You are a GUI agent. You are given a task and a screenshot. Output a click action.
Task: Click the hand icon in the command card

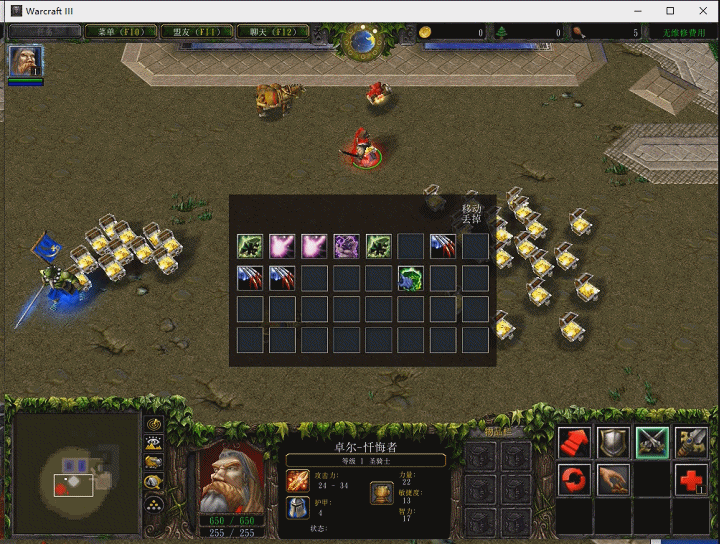613,480
